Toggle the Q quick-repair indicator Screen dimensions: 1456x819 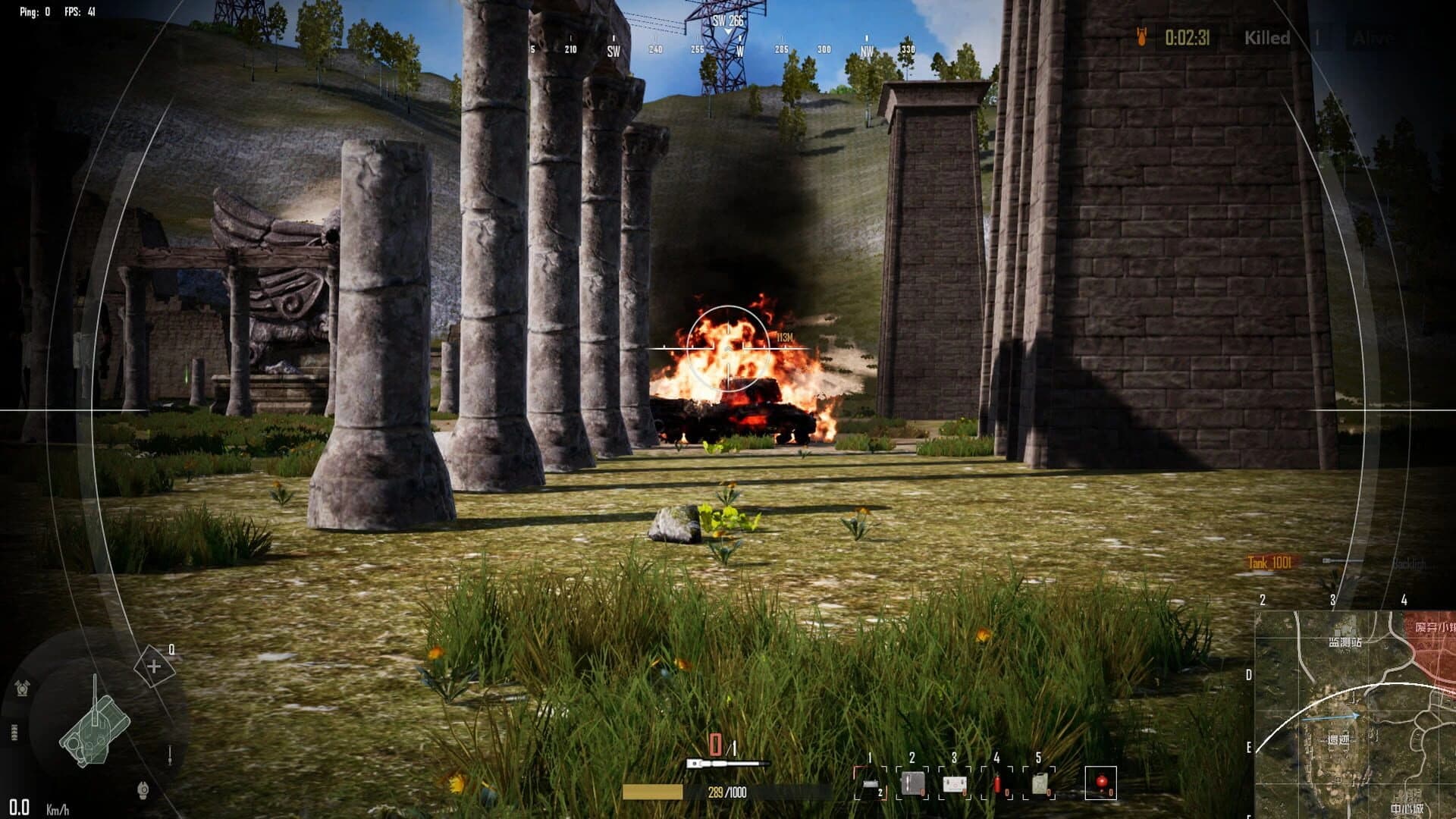pos(155,667)
